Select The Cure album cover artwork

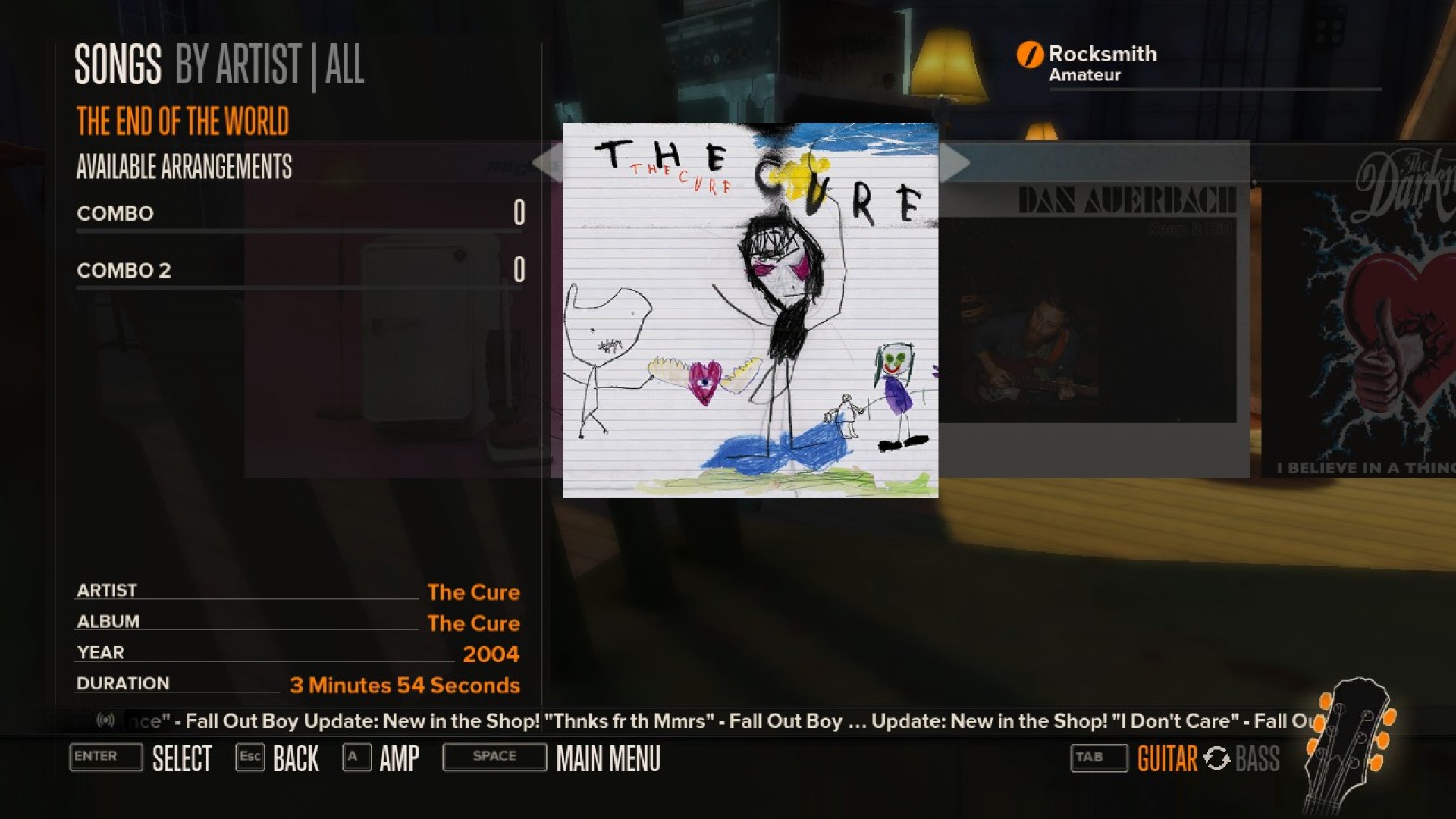click(x=750, y=311)
